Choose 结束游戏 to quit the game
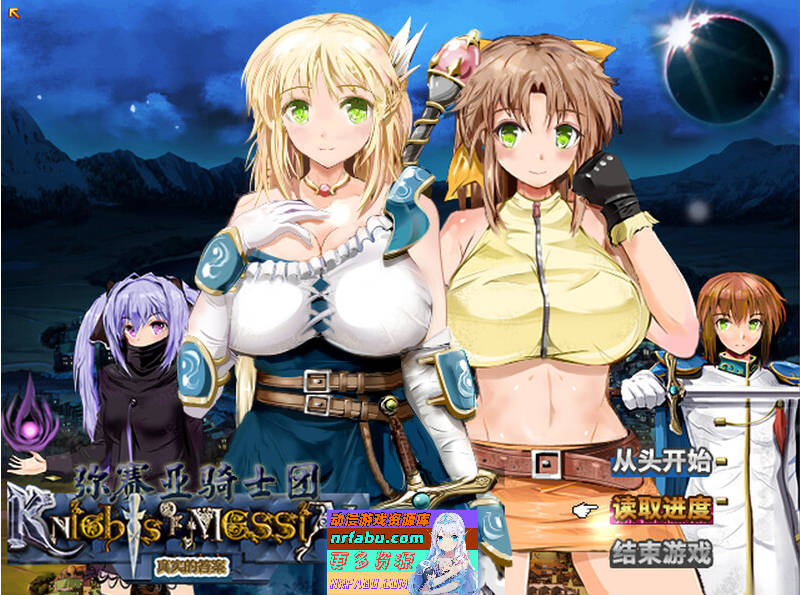 point(661,552)
